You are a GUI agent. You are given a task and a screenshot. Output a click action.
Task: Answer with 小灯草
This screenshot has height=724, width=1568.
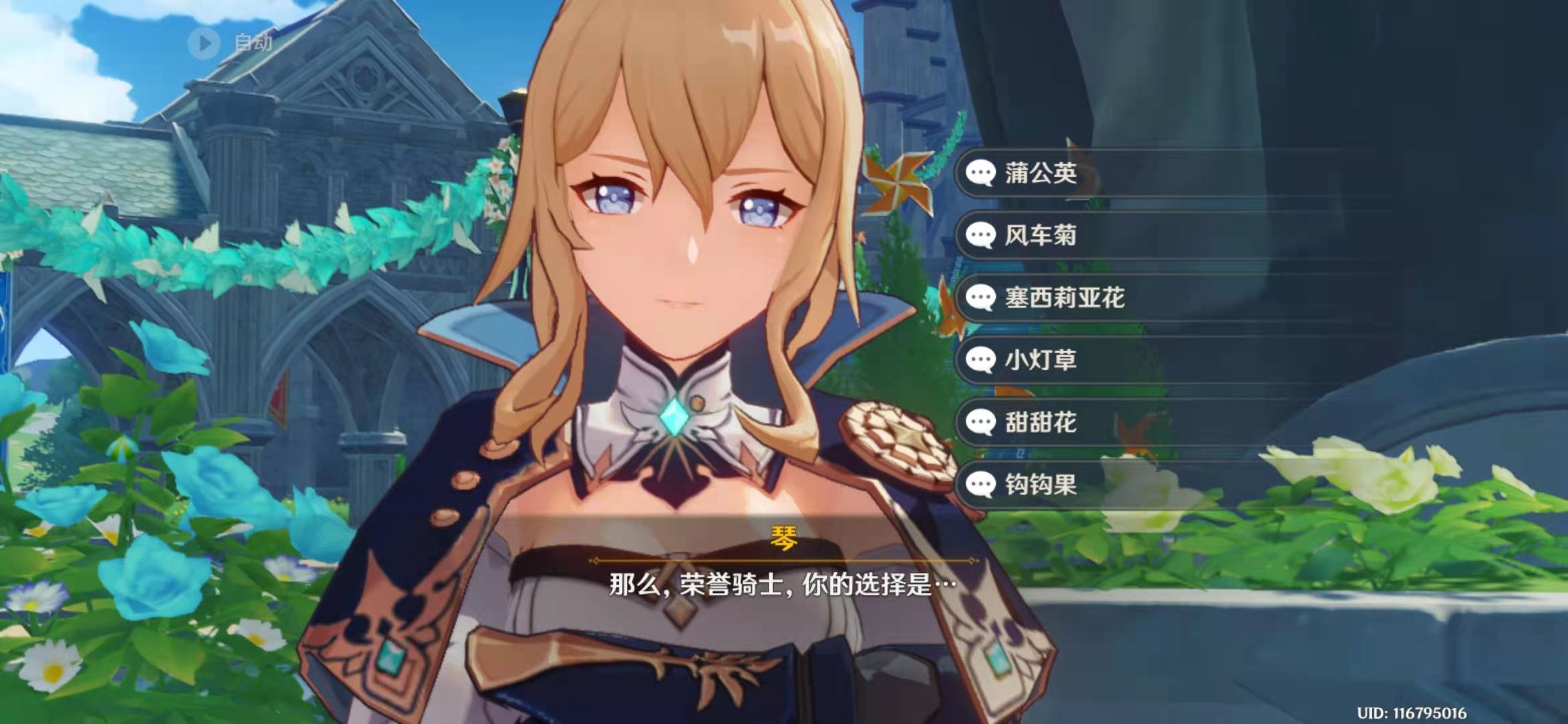coord(1040,360)
